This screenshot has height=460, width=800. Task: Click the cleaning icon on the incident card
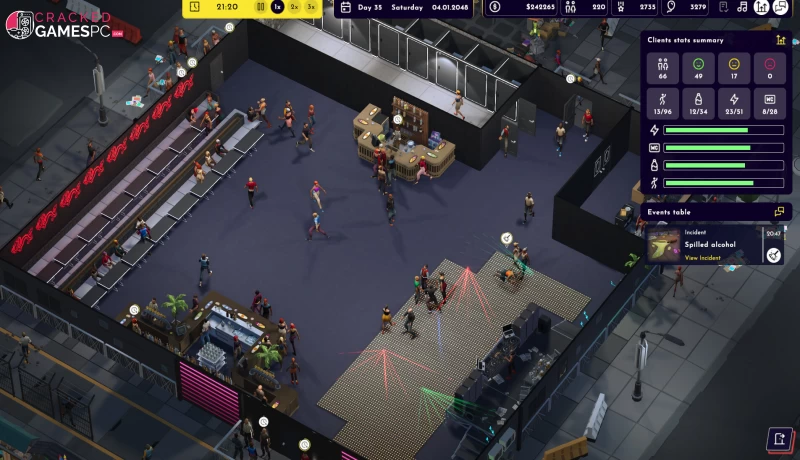773,255
